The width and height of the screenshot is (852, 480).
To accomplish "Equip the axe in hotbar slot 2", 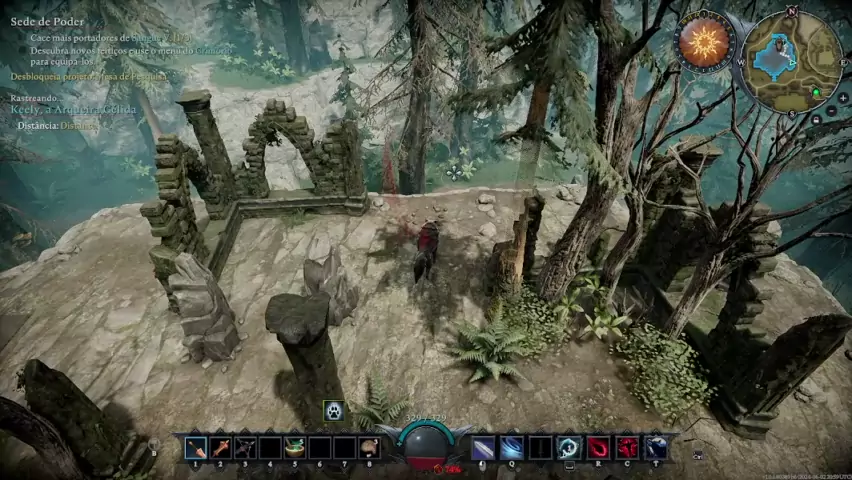I will 221,448.
